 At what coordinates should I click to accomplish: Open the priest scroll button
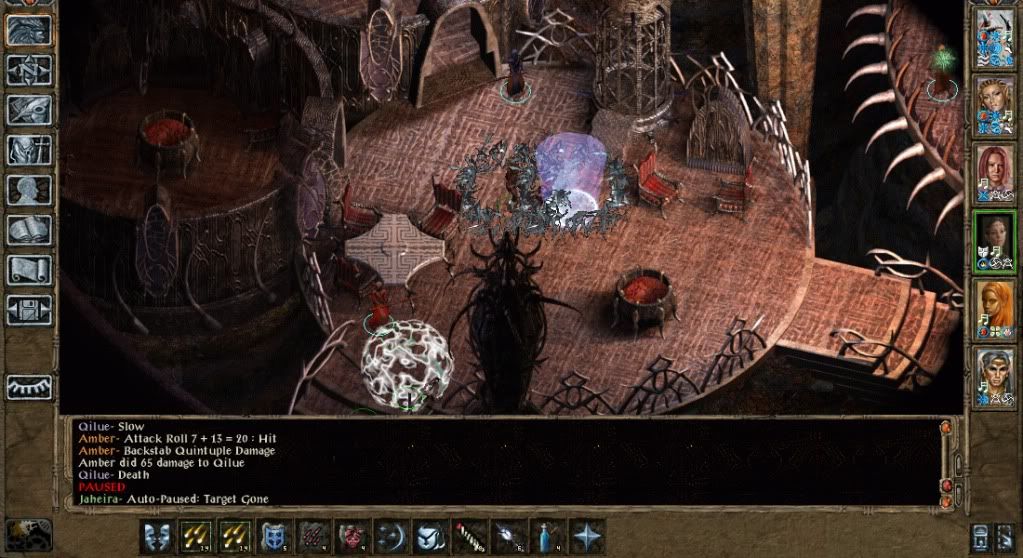coord(28,270)
